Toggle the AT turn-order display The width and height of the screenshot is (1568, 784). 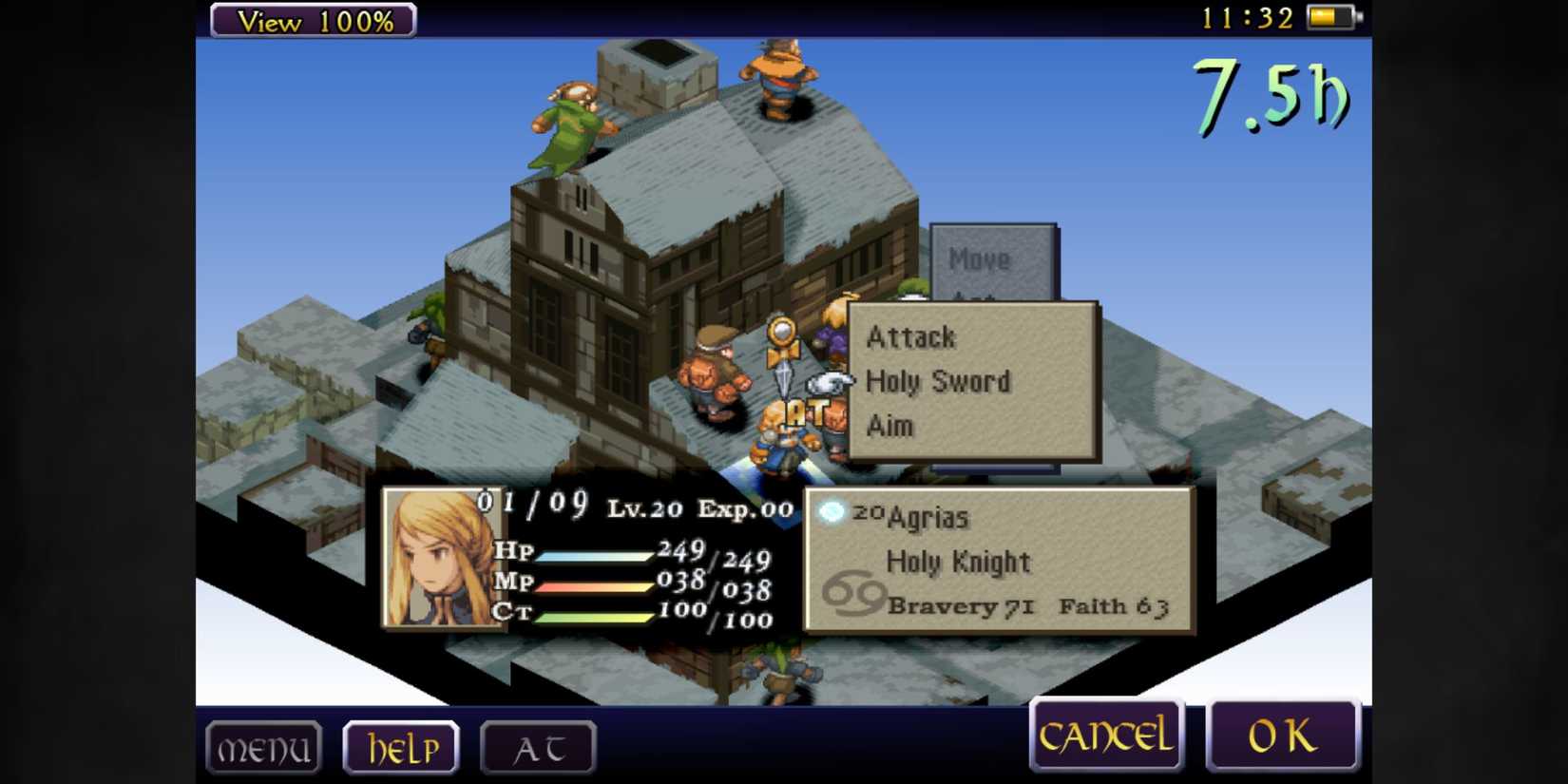538,747
